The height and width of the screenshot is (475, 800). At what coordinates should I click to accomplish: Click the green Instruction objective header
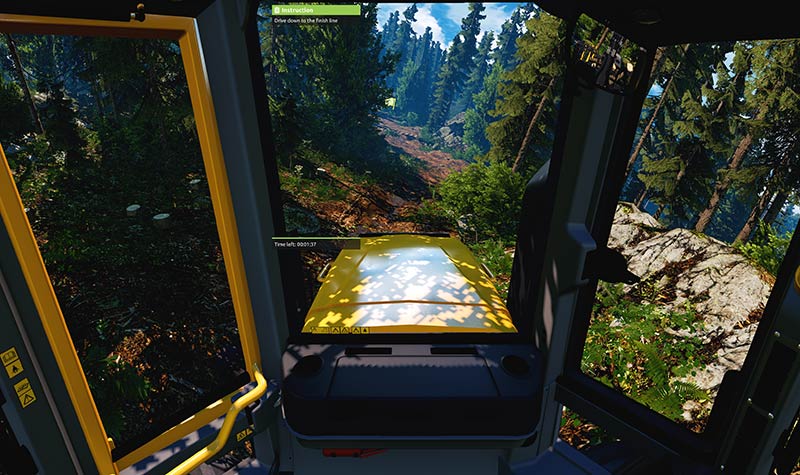pos(315,10)
